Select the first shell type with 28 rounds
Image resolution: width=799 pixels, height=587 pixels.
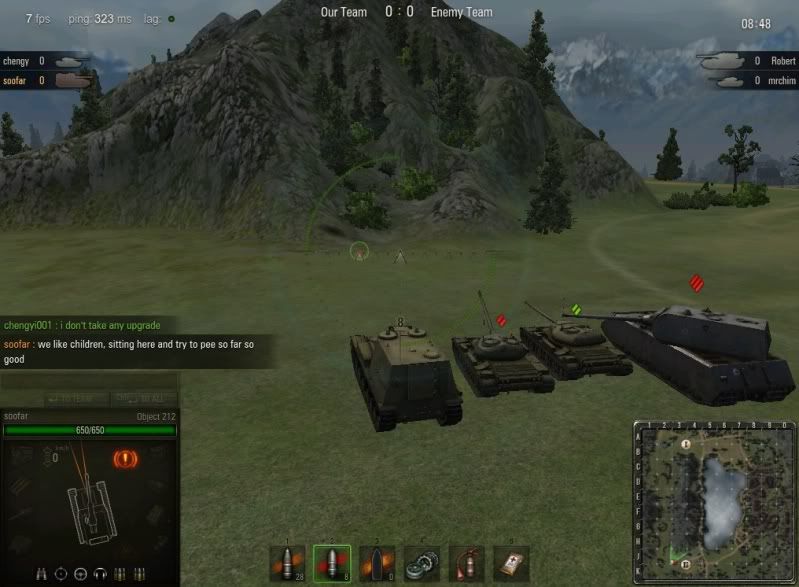tap(287, 563)
